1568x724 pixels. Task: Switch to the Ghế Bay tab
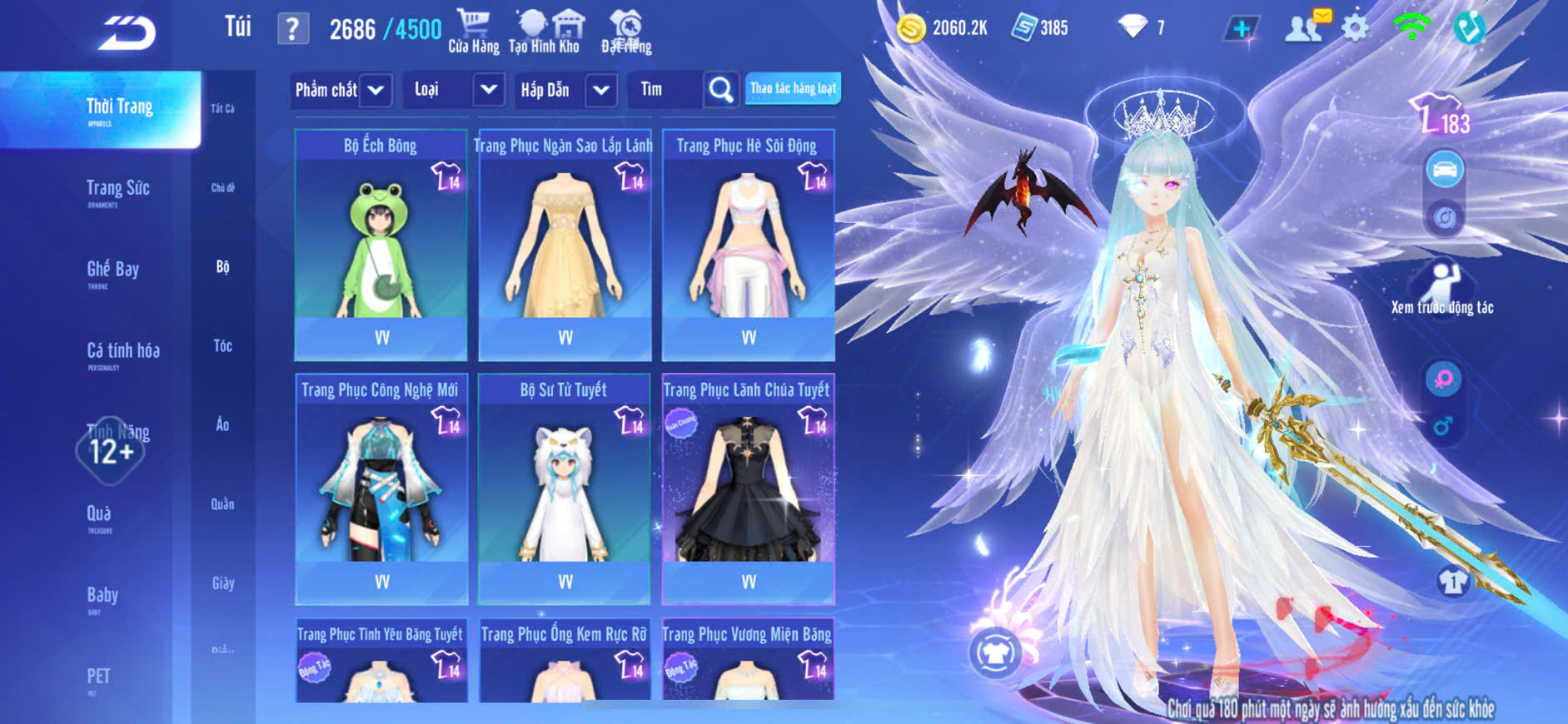(x=112, y=270)
